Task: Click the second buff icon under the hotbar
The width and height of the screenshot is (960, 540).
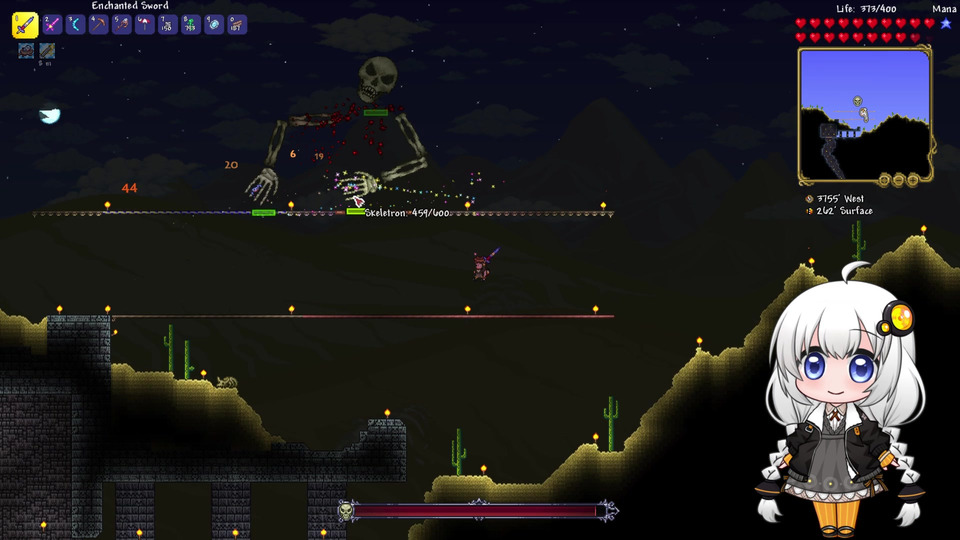Action: (x=46, y=51)
